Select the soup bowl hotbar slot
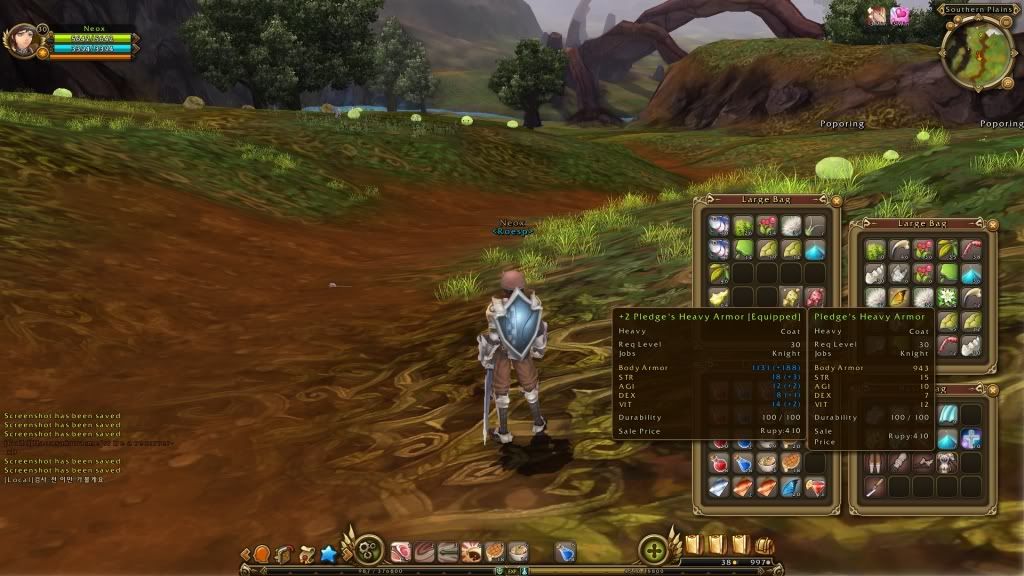This screenshot has width=1024, height=576. [x=517, y=551]
